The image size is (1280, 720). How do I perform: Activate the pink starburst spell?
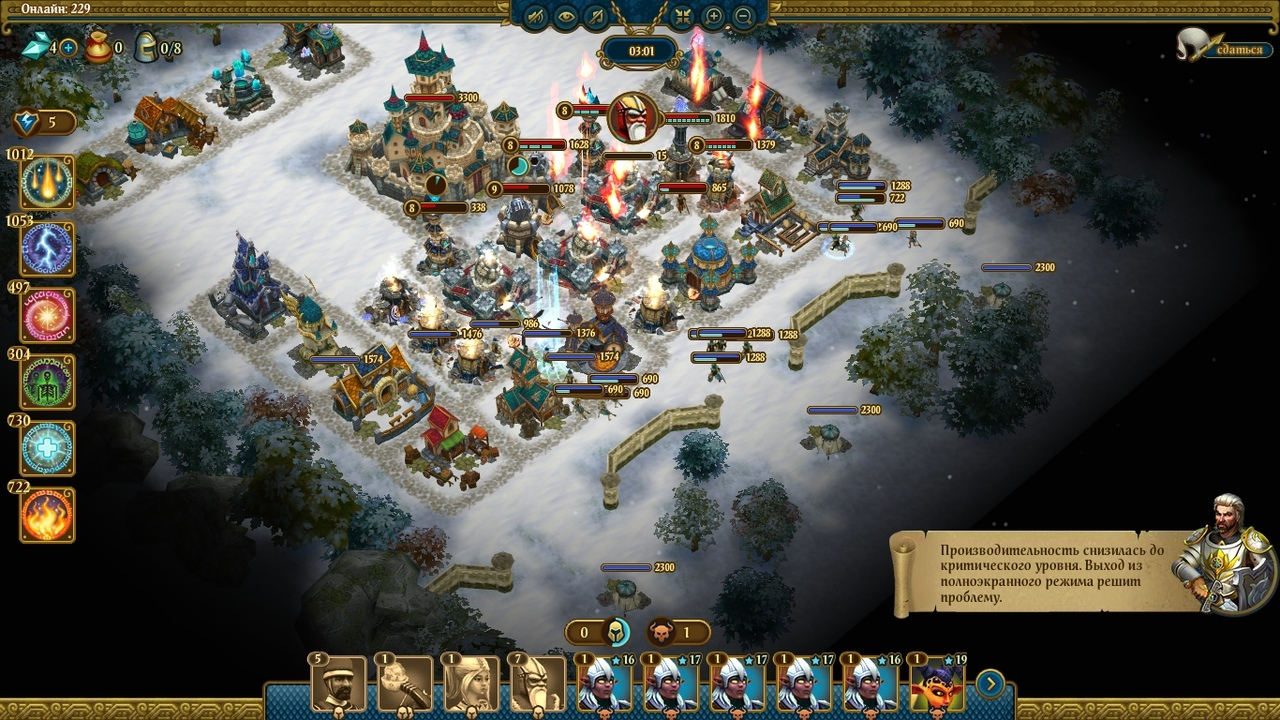tap(48, 316)
